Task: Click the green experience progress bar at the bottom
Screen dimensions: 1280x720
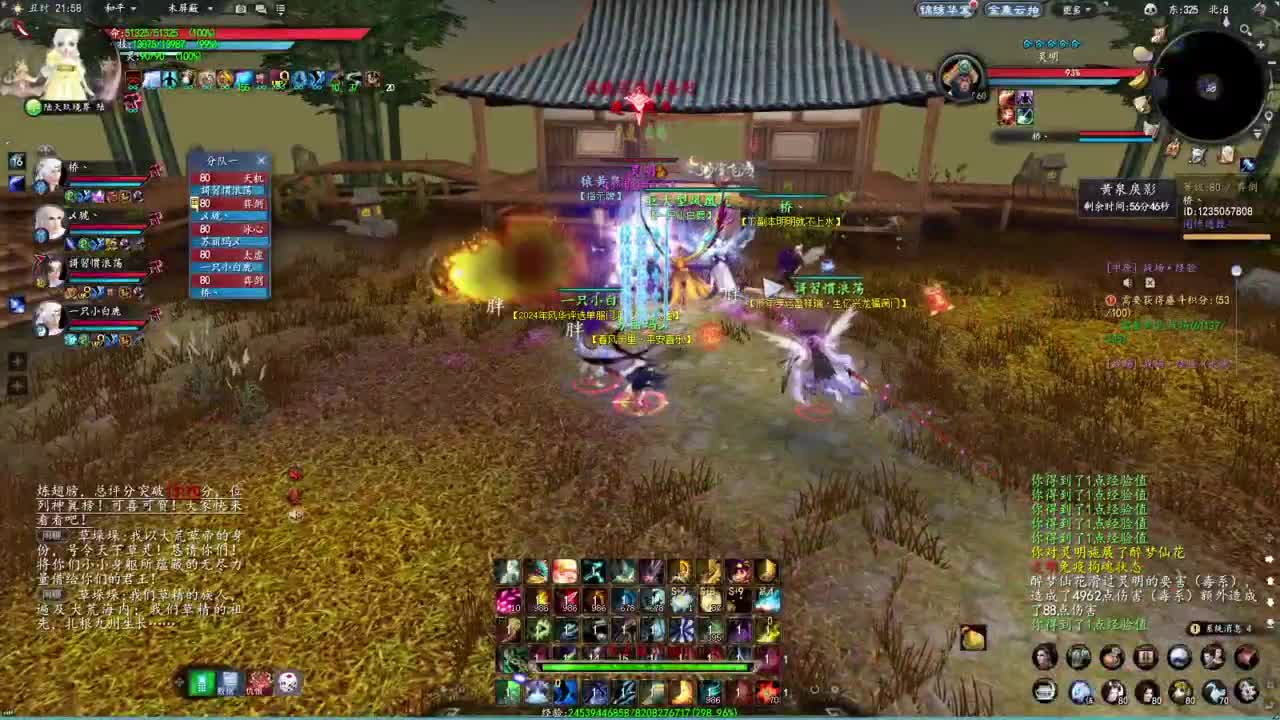Action: click(x=642, y=666)
